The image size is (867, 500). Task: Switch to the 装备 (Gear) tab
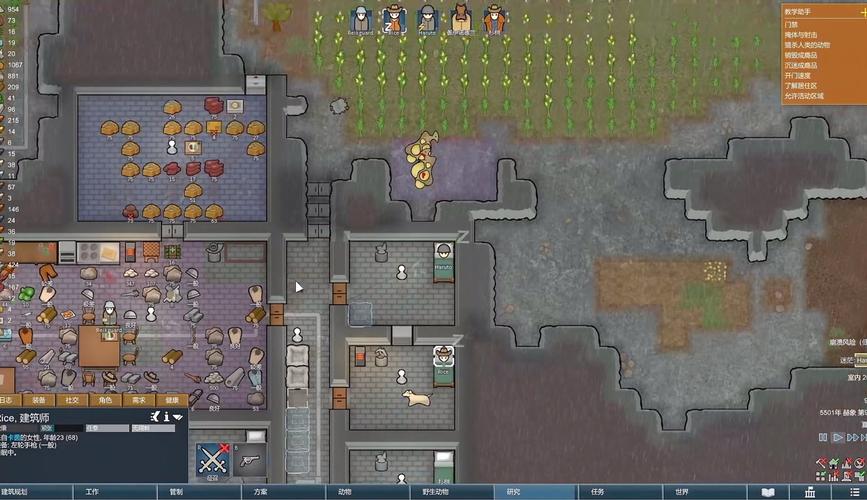pos(37,400)
